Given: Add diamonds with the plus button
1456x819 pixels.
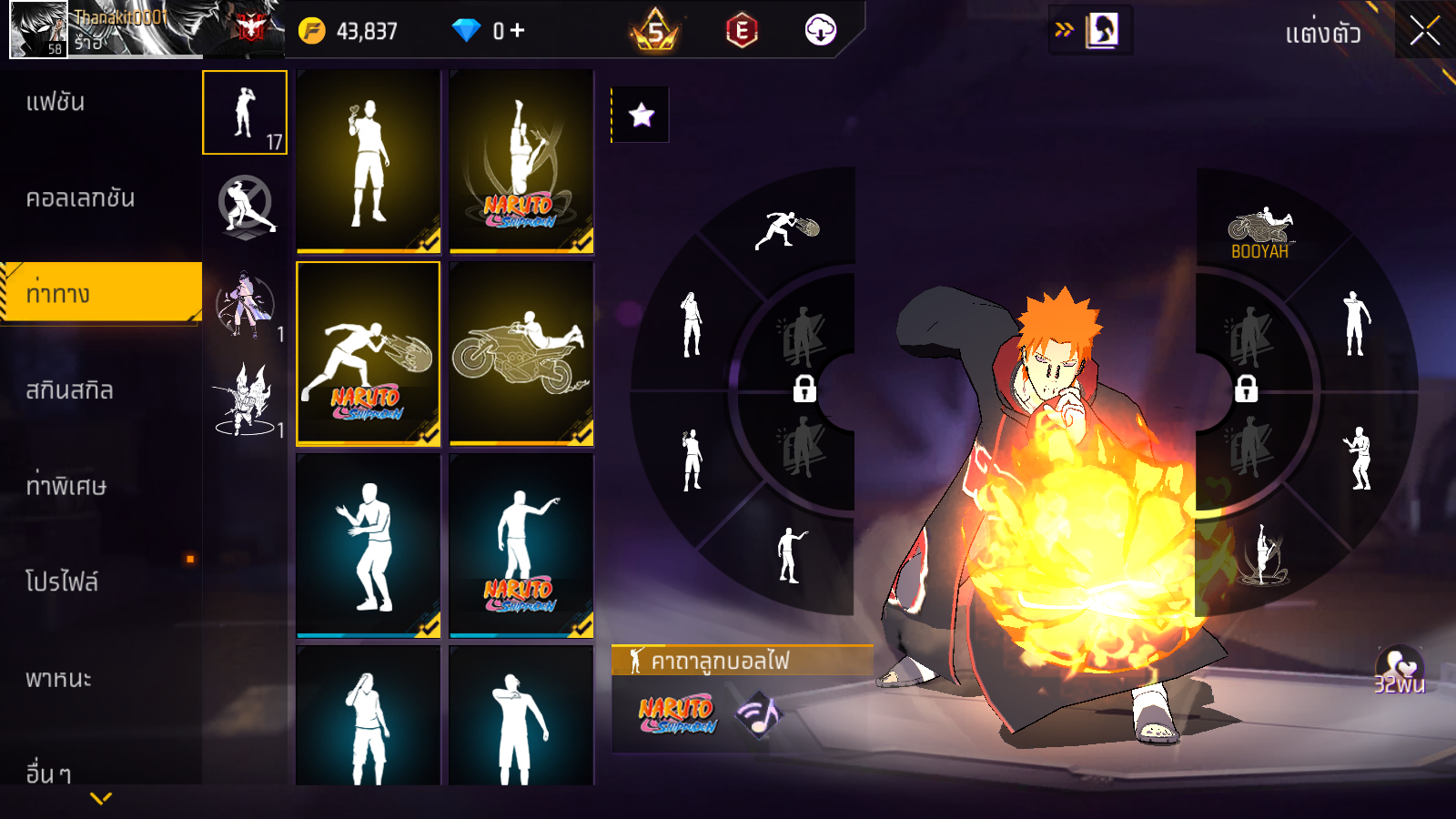Looking at the screenshot, I should click(518, 31).
